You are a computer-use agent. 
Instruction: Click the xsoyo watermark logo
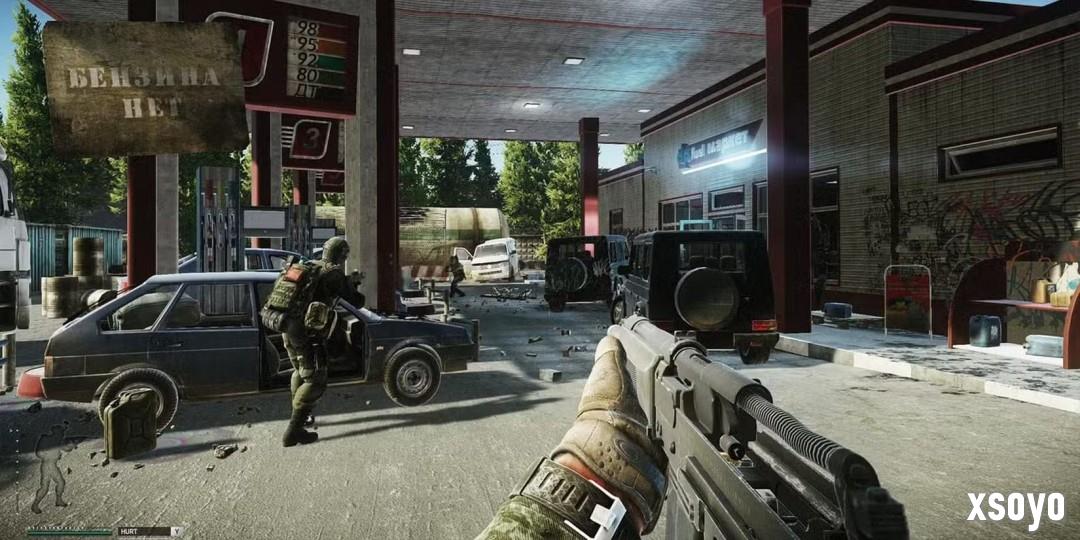pos(1014,508)
